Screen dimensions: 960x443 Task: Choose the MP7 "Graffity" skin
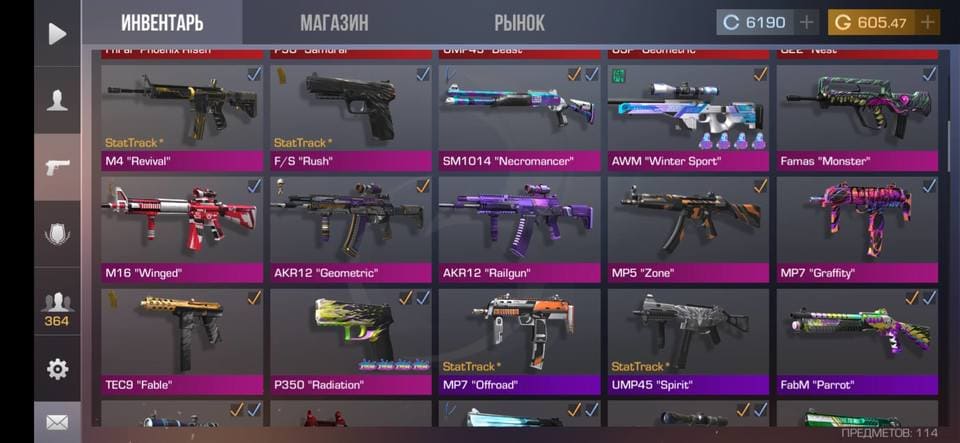click(857, 229)
